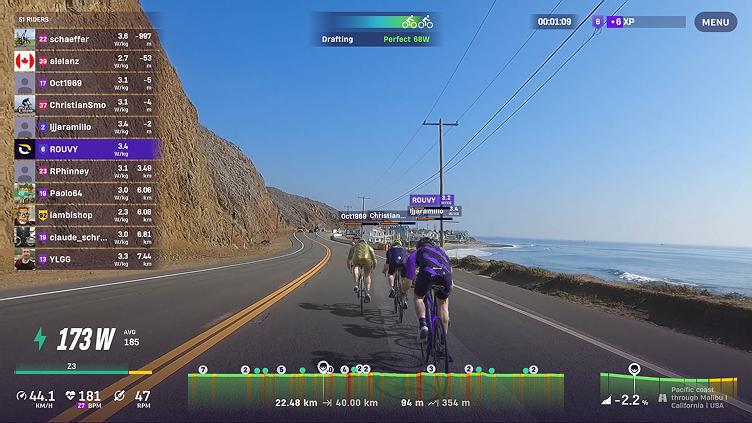Select YLGG at the bottom of riders list
This screenshot has width=752, height=423.
click(x=86, y=259)
